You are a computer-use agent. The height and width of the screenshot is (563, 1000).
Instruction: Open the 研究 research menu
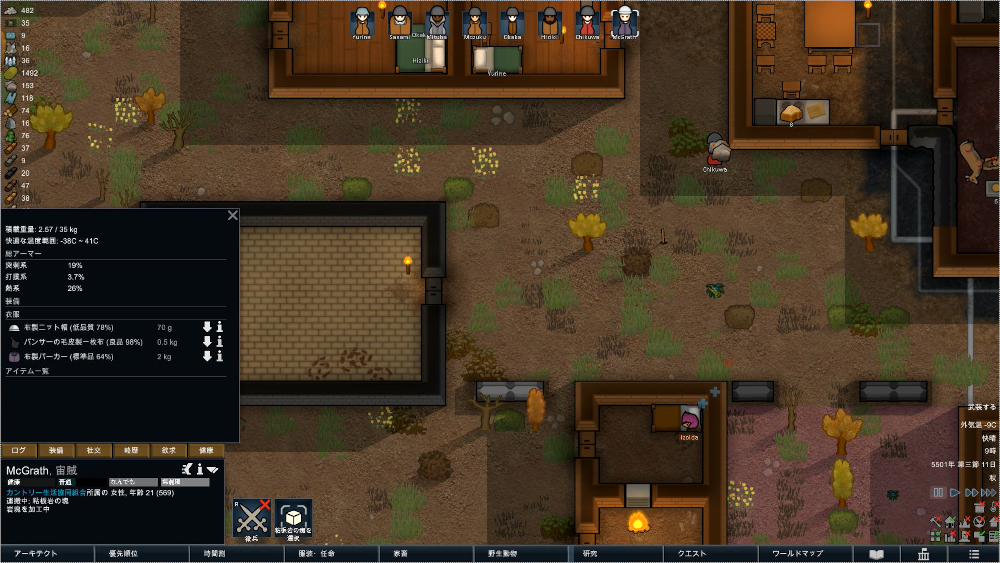[589, 553]
